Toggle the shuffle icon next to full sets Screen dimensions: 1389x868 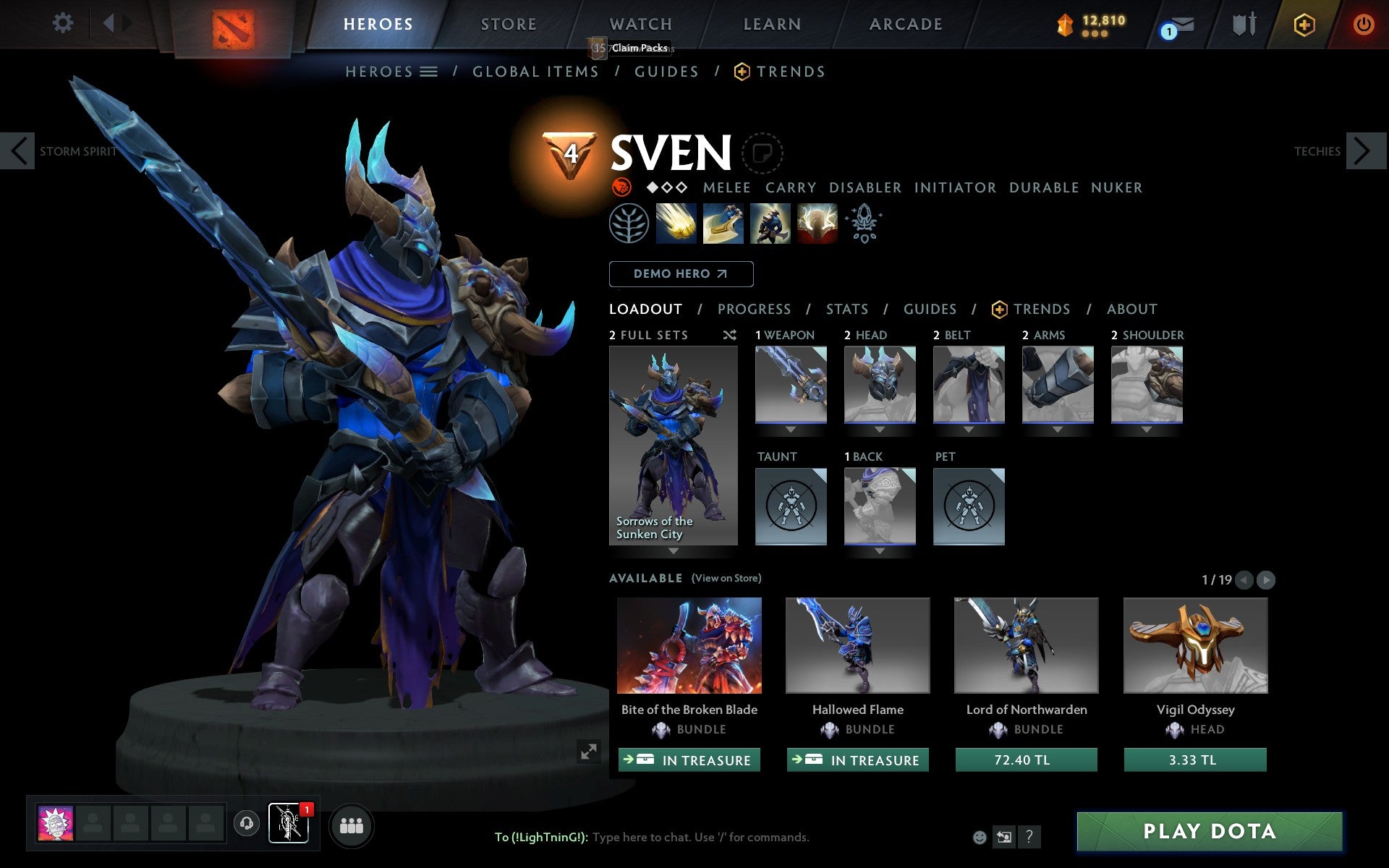coord(729,335)
